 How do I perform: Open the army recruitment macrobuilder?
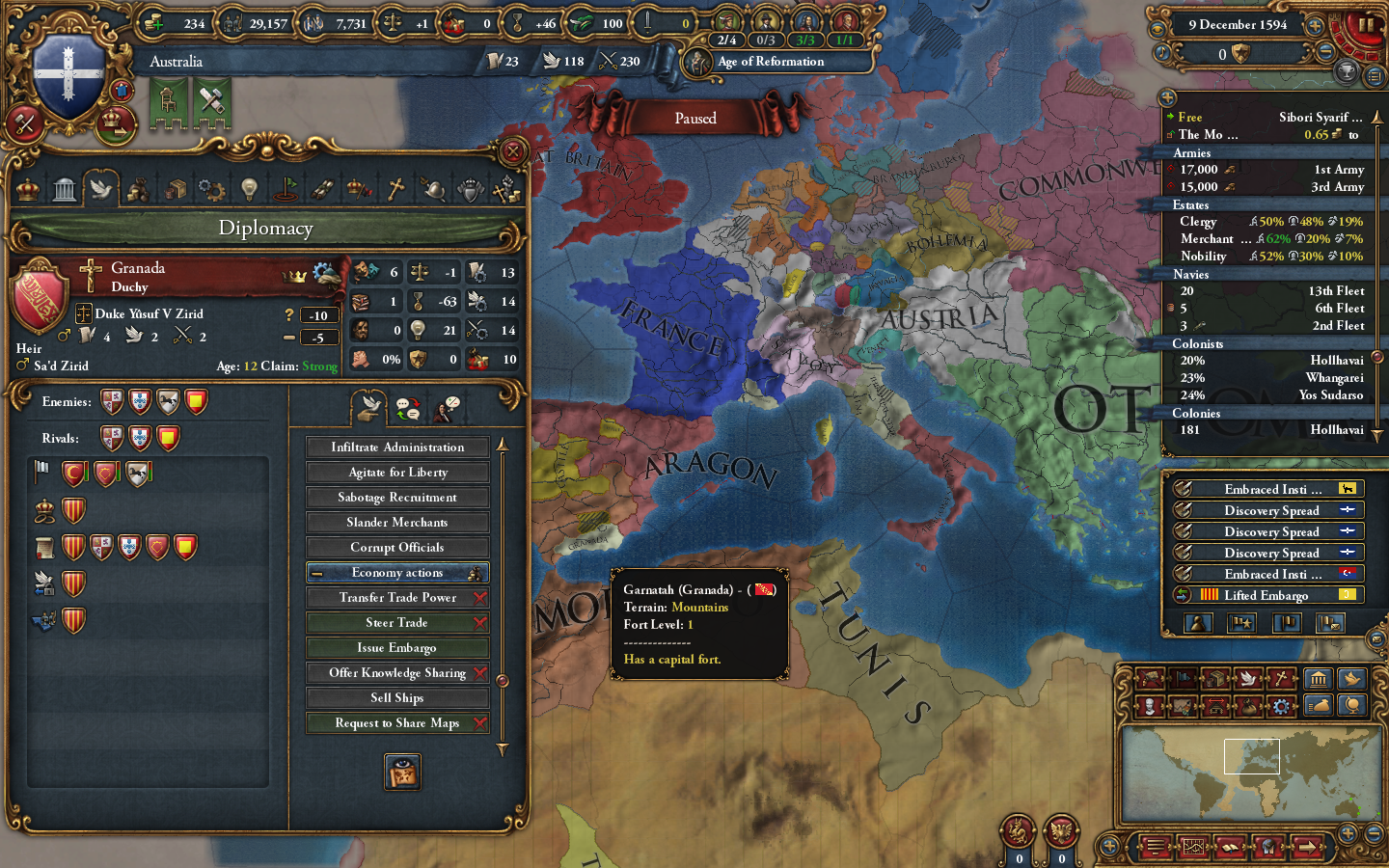point(1152,678)
